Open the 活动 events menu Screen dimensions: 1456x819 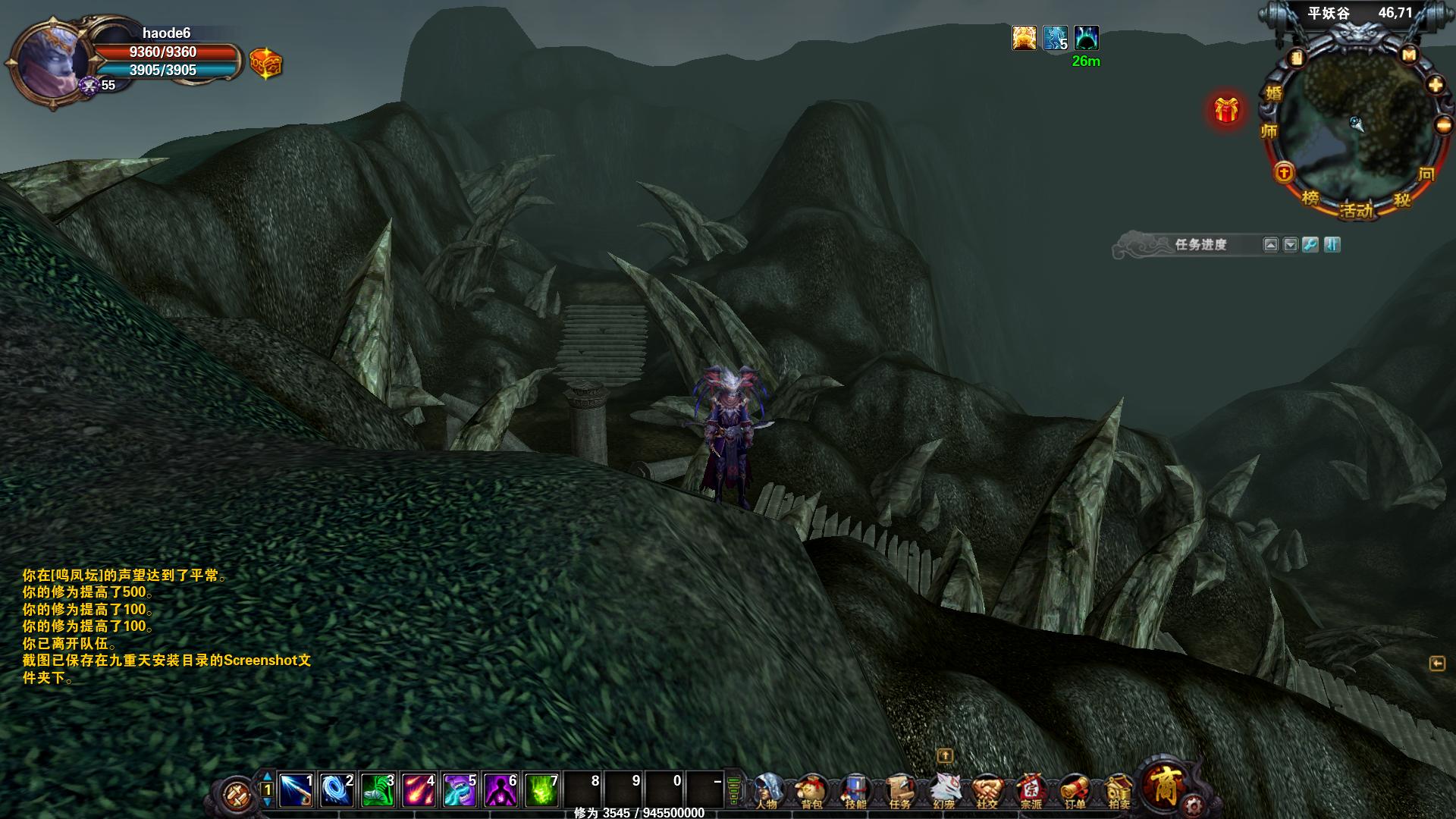tap(1356, 210)
